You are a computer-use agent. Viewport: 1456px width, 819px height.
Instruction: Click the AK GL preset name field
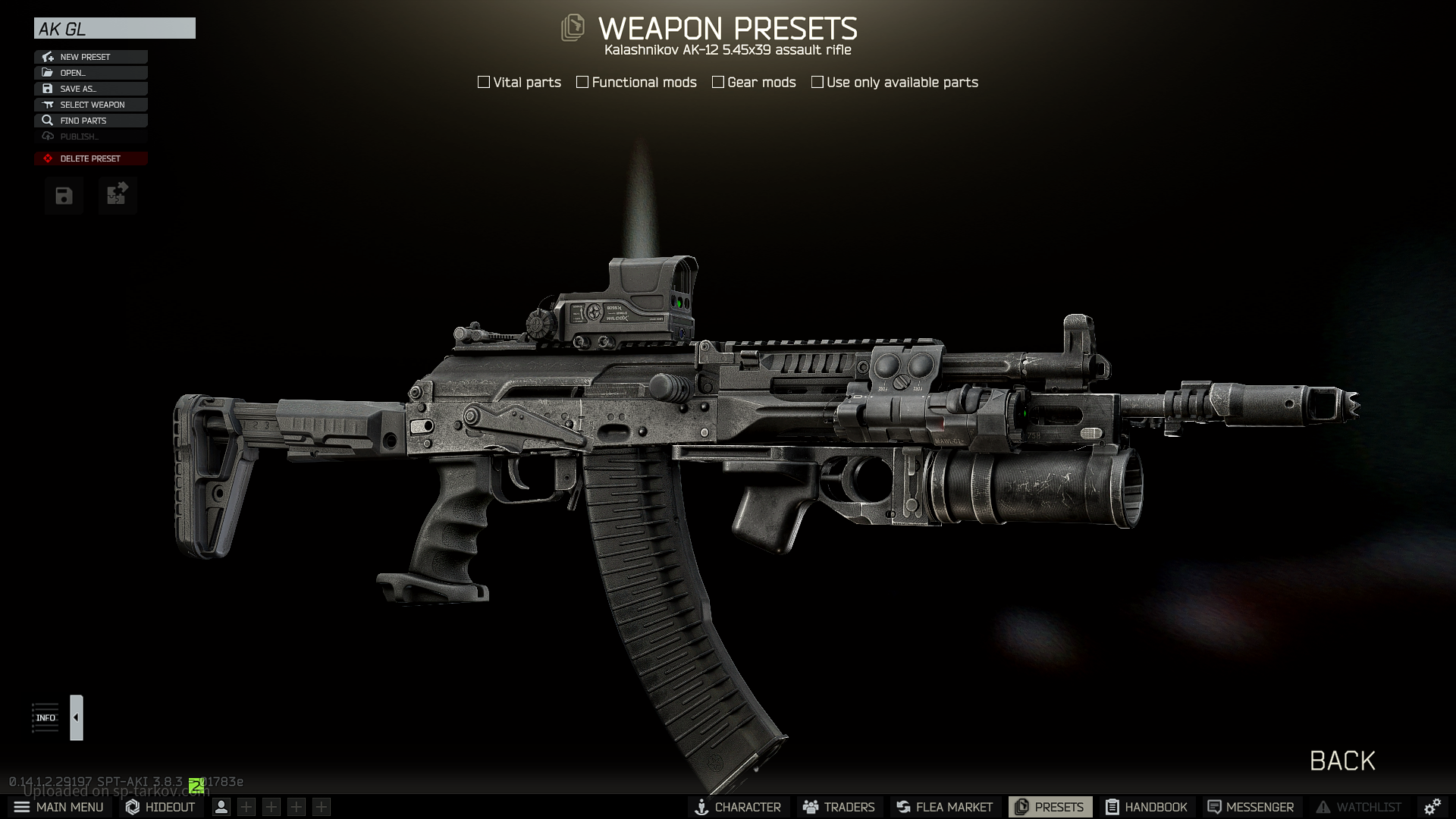115,29
